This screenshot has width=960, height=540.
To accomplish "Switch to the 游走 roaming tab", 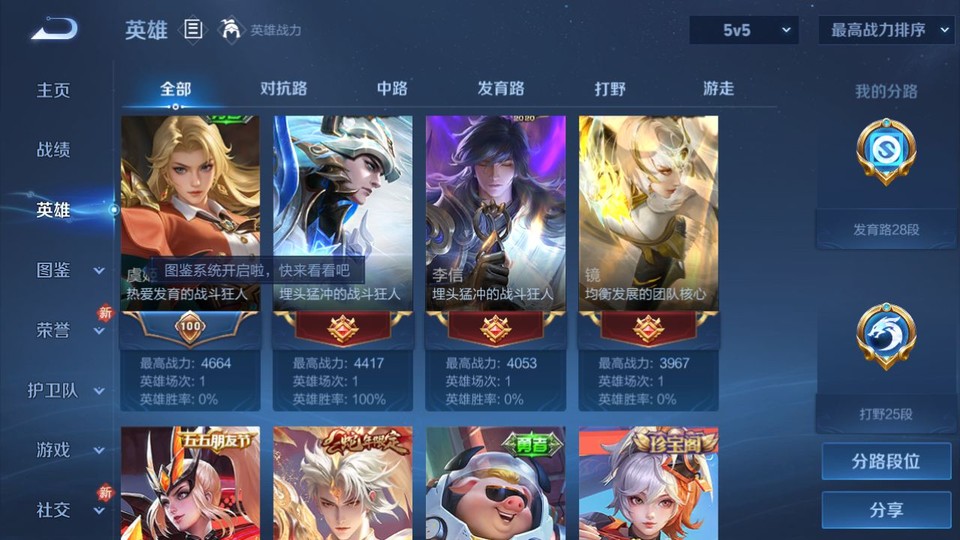I will tap(718, 89).
